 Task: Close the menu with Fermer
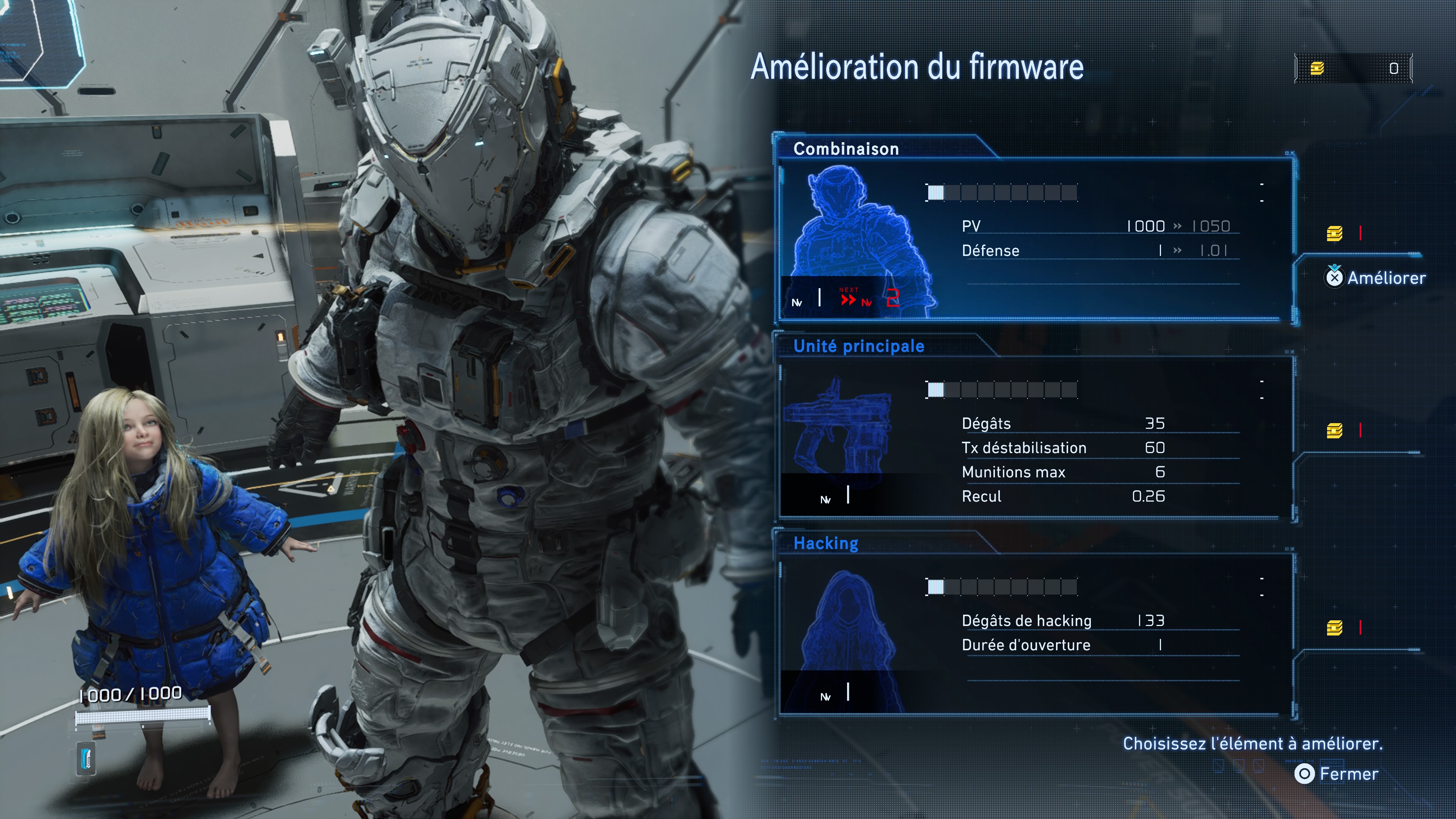[x=1337, y=774]
